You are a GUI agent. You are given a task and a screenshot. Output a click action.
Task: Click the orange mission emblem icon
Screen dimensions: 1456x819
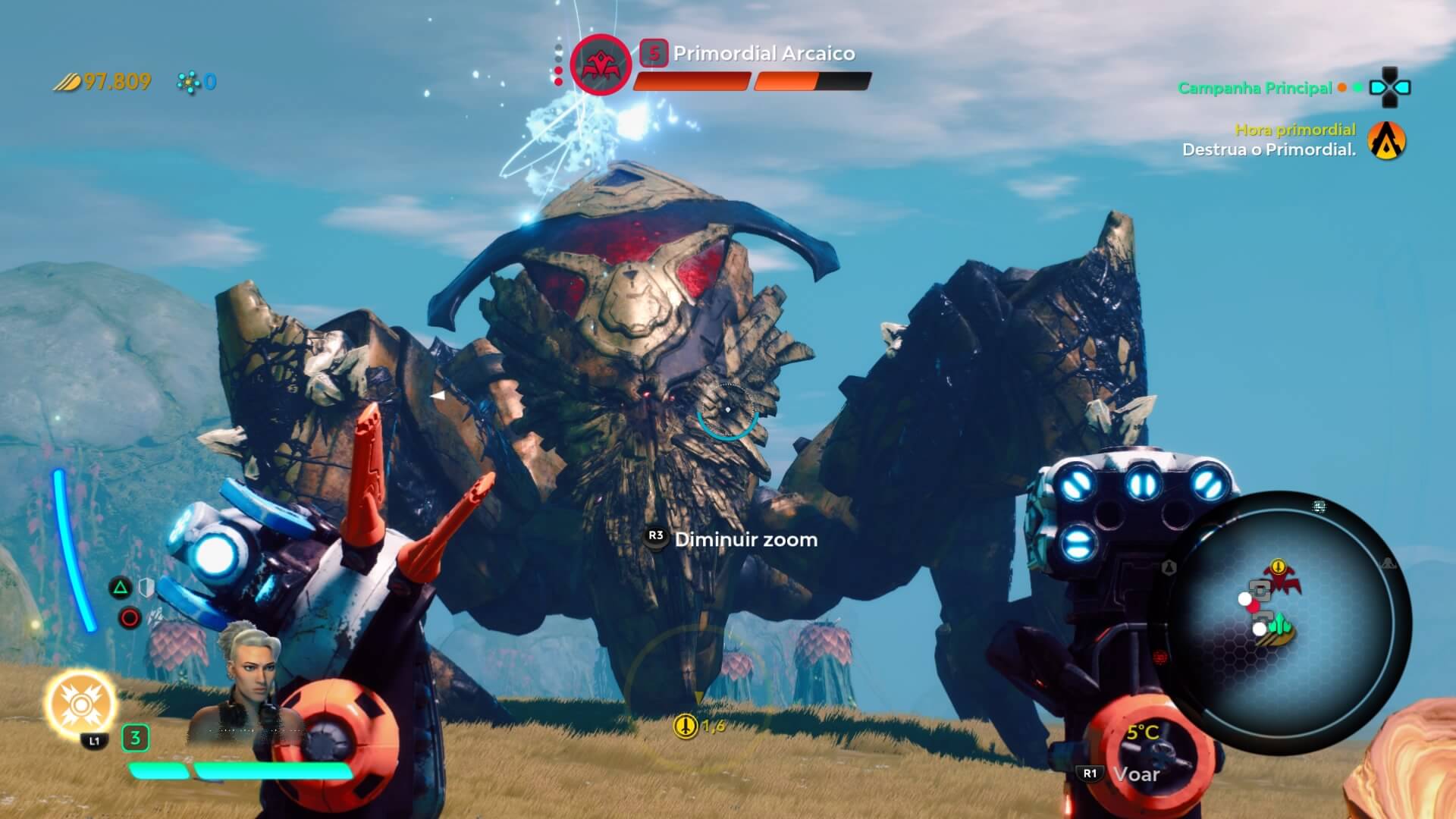pyautogui.click(x=1386, y=141)
